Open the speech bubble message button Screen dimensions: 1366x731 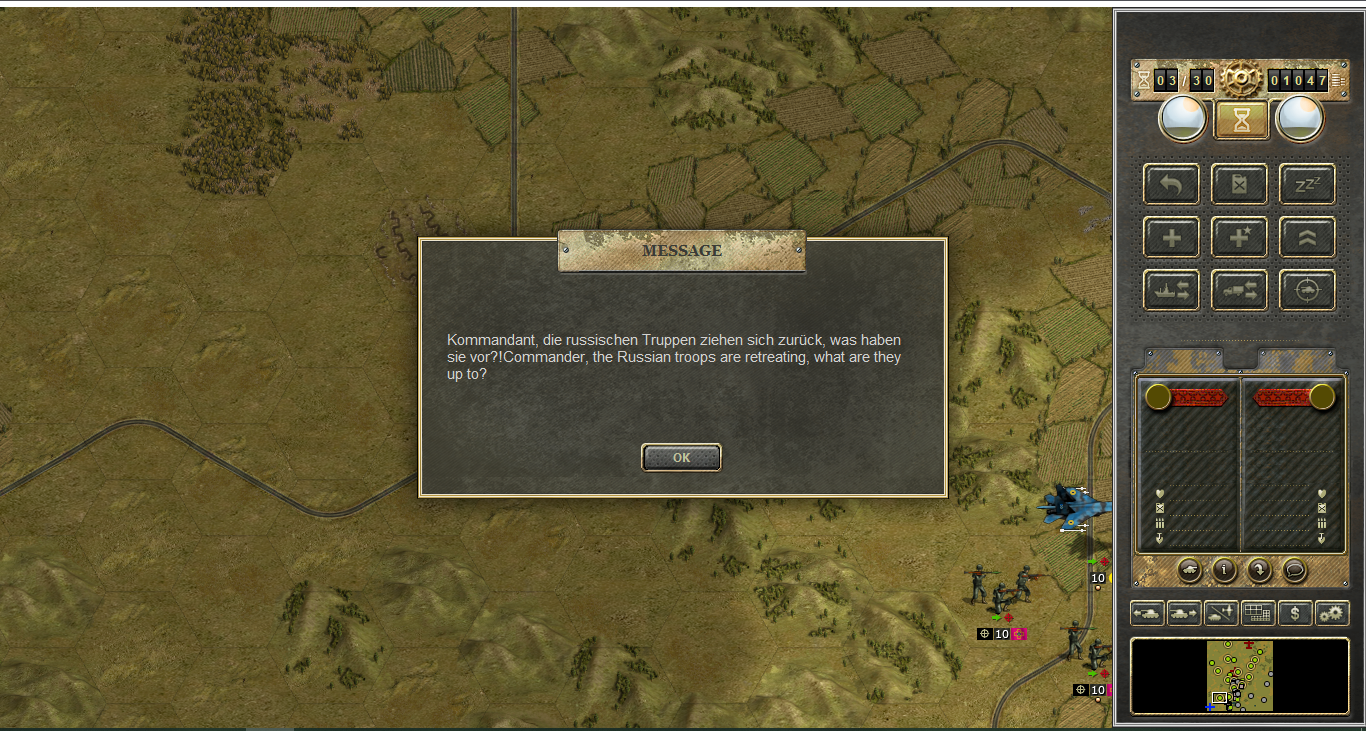click(x=1294, y=570)
